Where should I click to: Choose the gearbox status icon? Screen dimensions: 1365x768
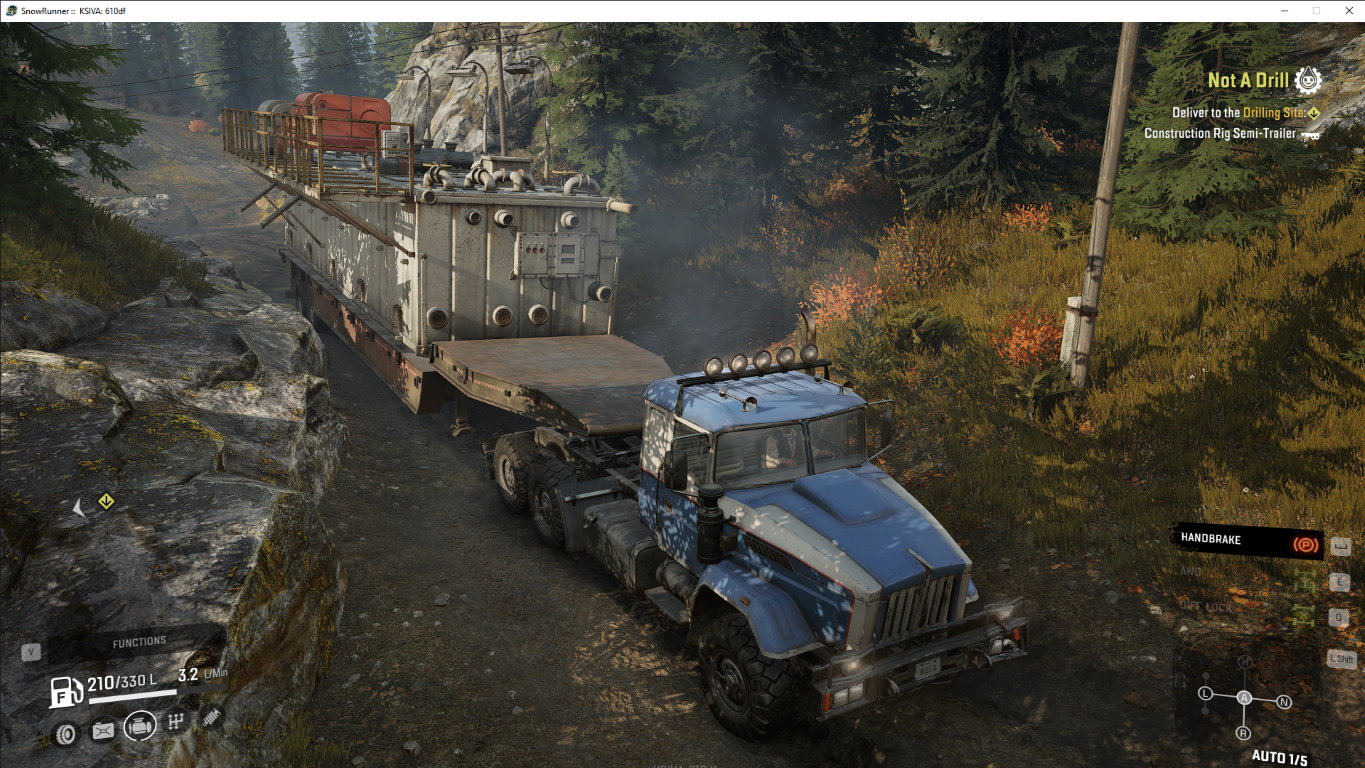176,721
